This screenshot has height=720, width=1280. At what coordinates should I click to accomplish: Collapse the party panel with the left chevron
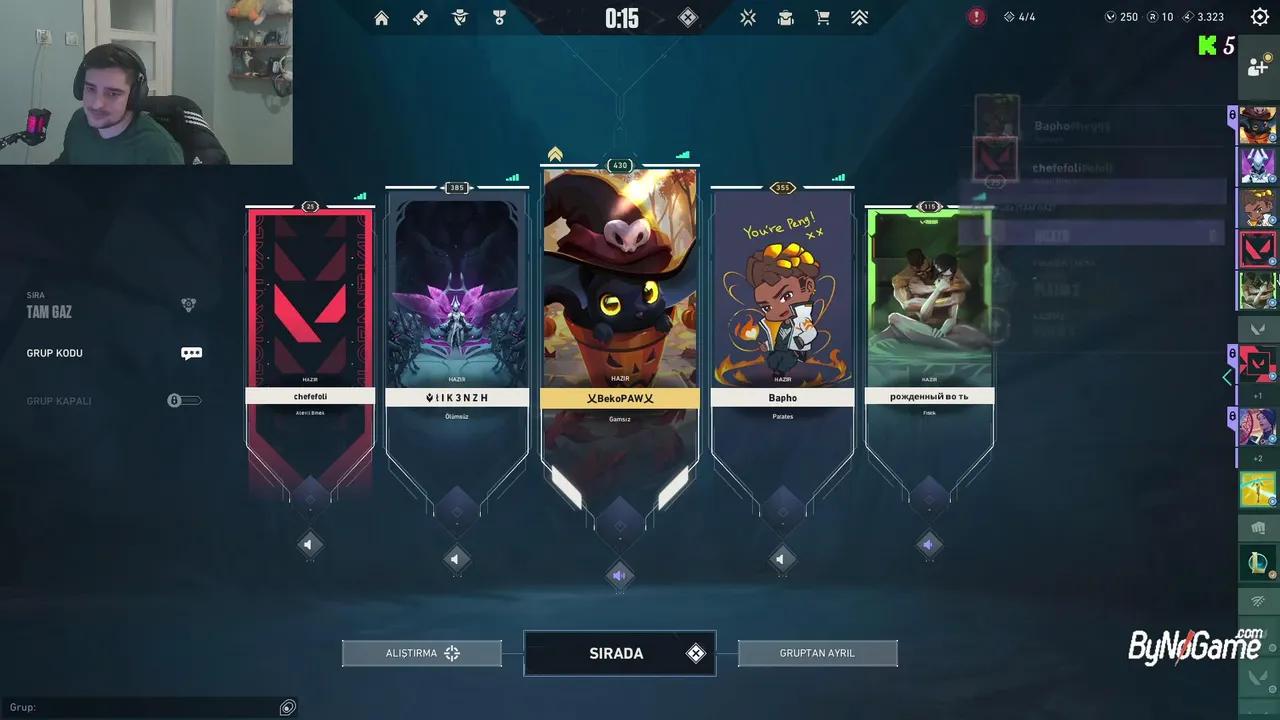[1227, 377]
